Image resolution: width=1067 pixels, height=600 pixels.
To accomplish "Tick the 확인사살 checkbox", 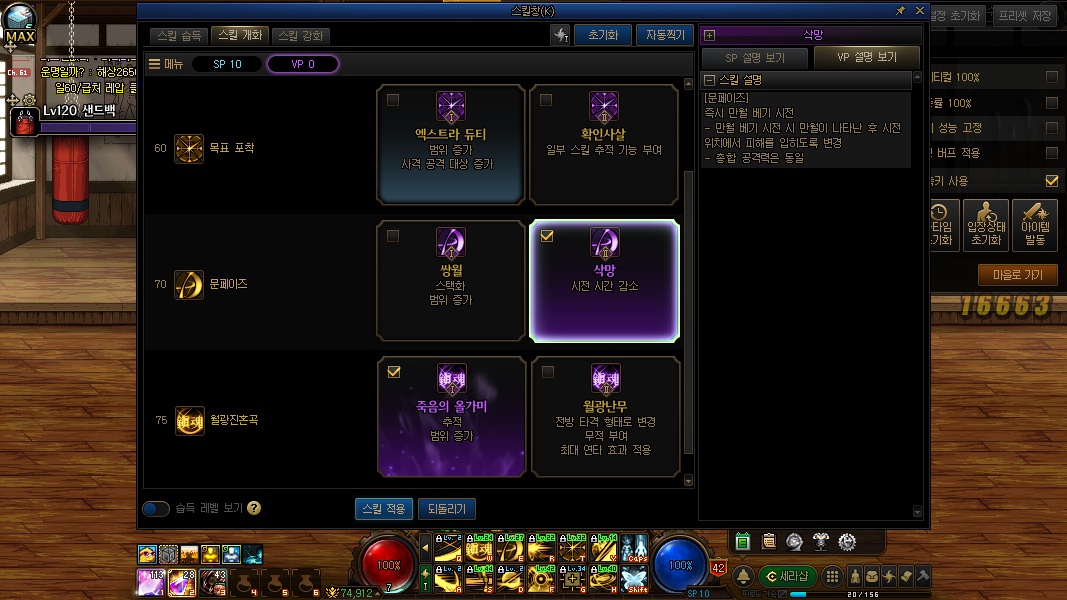I will 546,100.
